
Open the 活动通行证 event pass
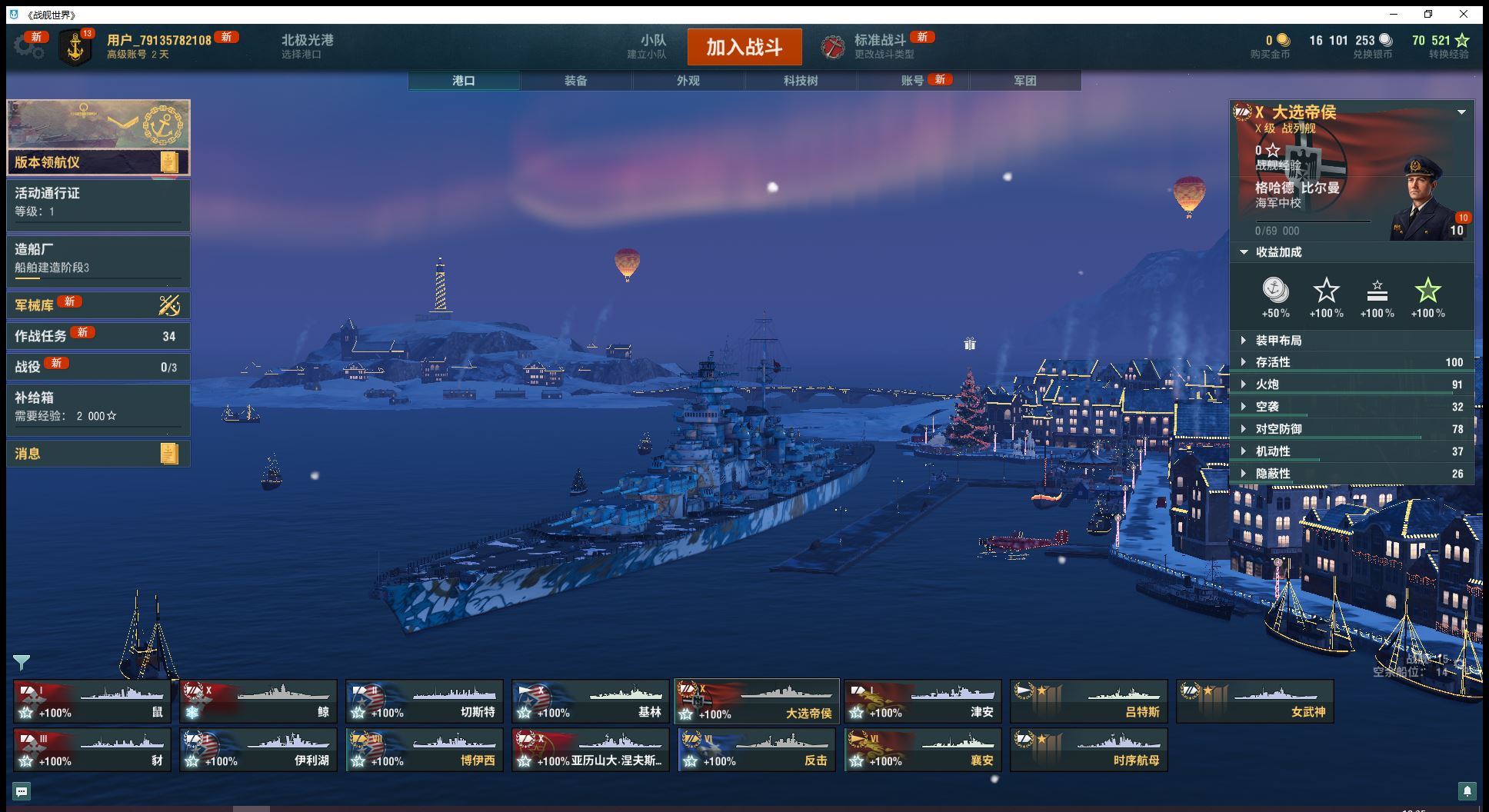click(98, 202)
